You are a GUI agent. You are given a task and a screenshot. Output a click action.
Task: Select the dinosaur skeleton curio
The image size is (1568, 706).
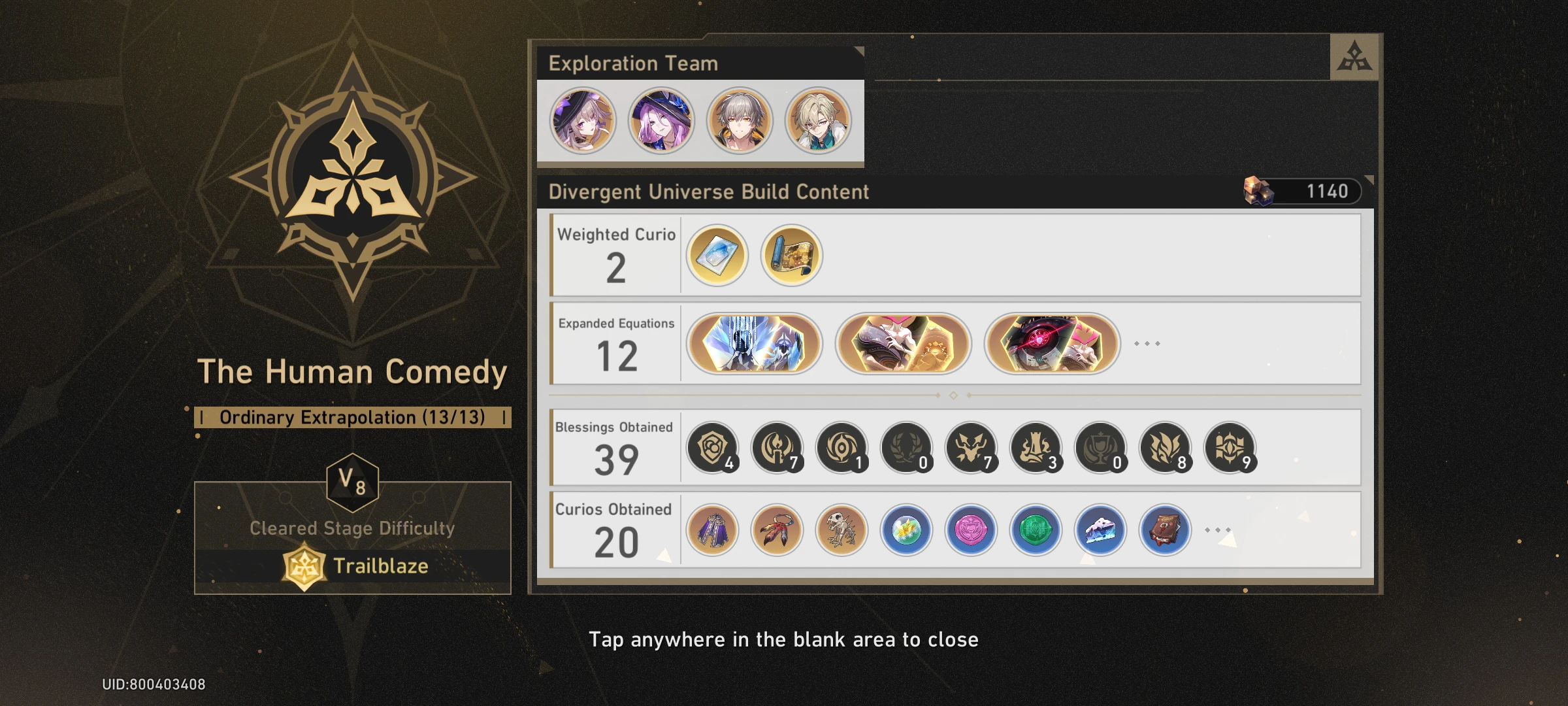coord(841,531)
